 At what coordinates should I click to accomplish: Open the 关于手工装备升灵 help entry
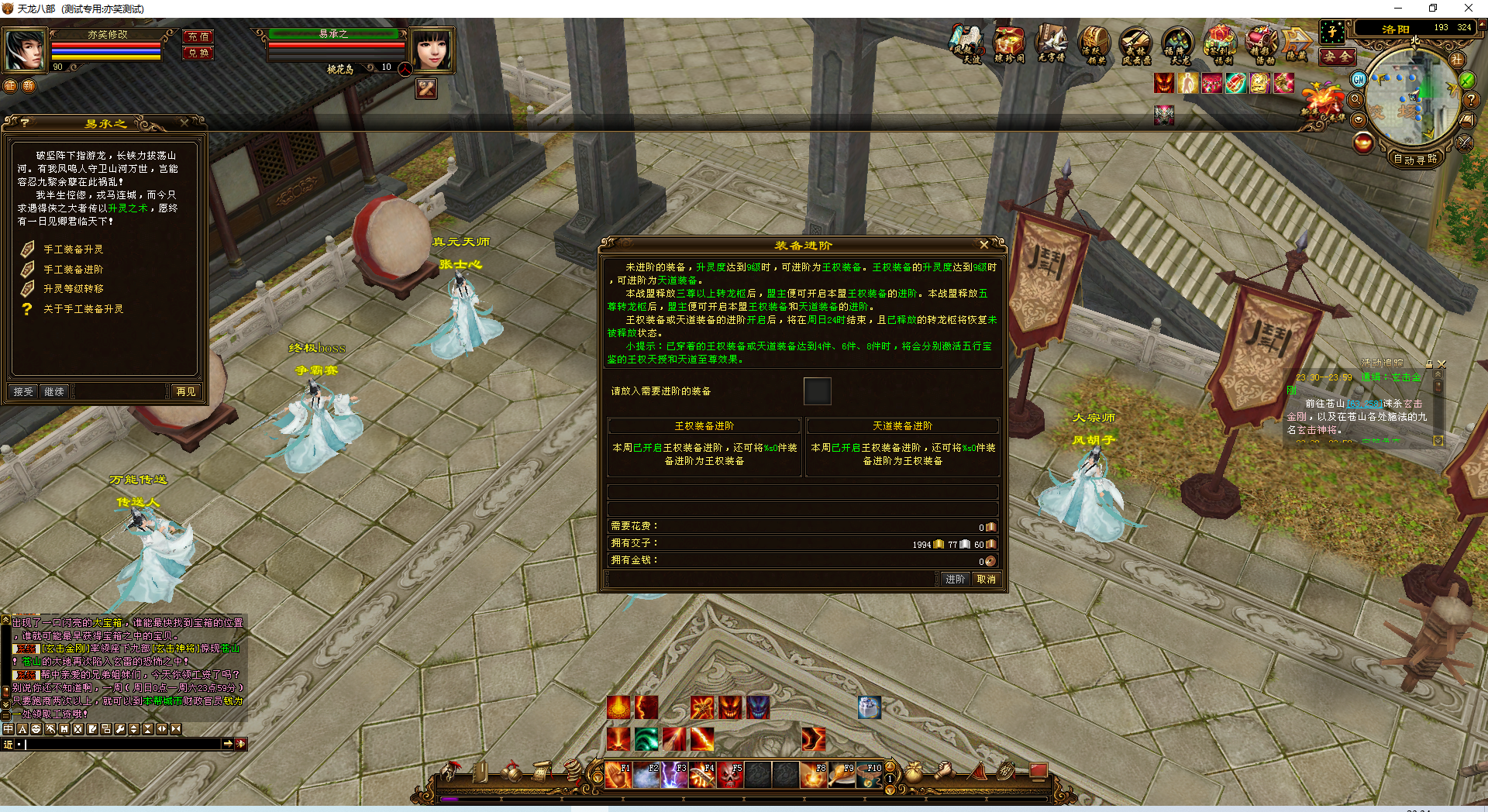[83, 309]
